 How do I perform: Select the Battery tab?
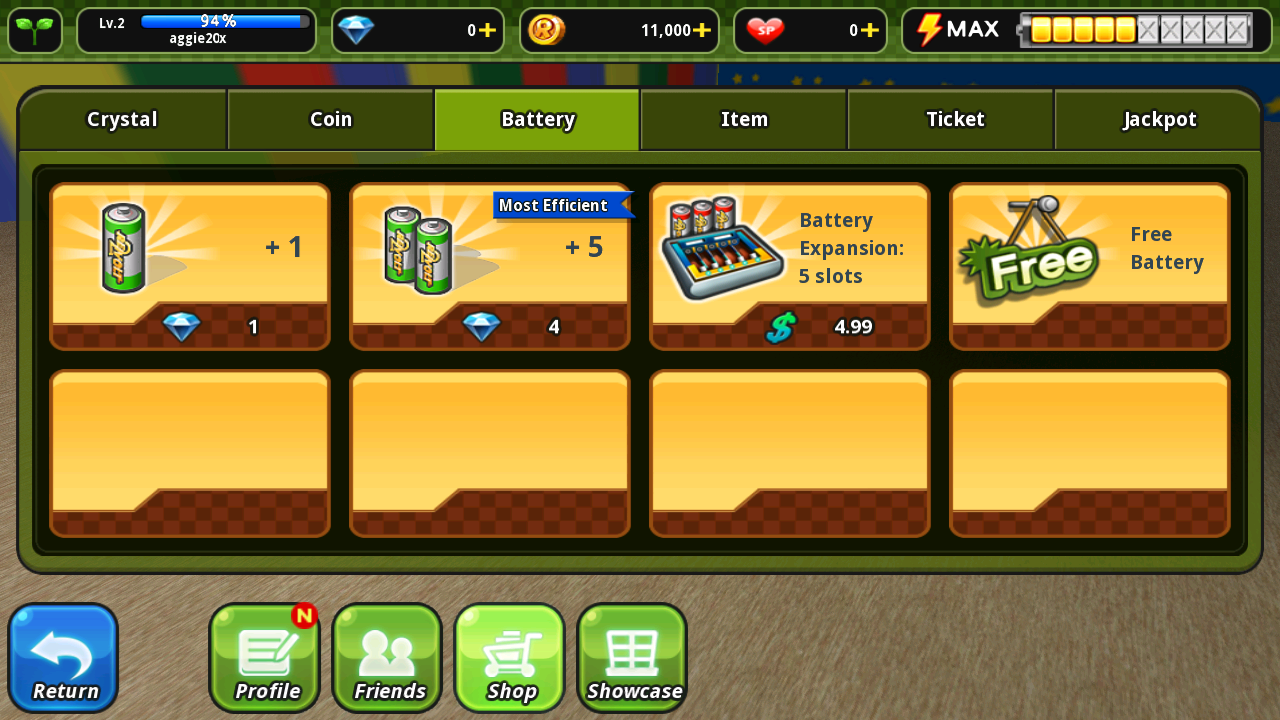pos(537,120)
